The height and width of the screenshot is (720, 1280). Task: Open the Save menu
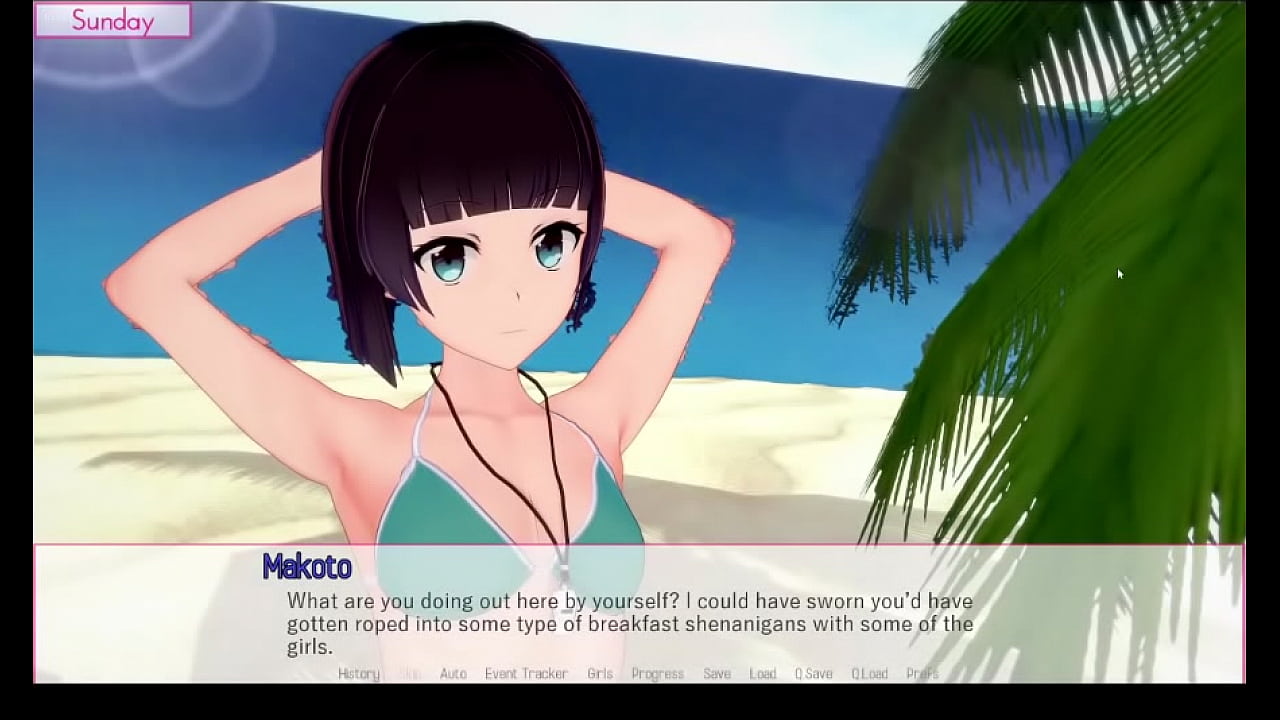coord(717,674)
